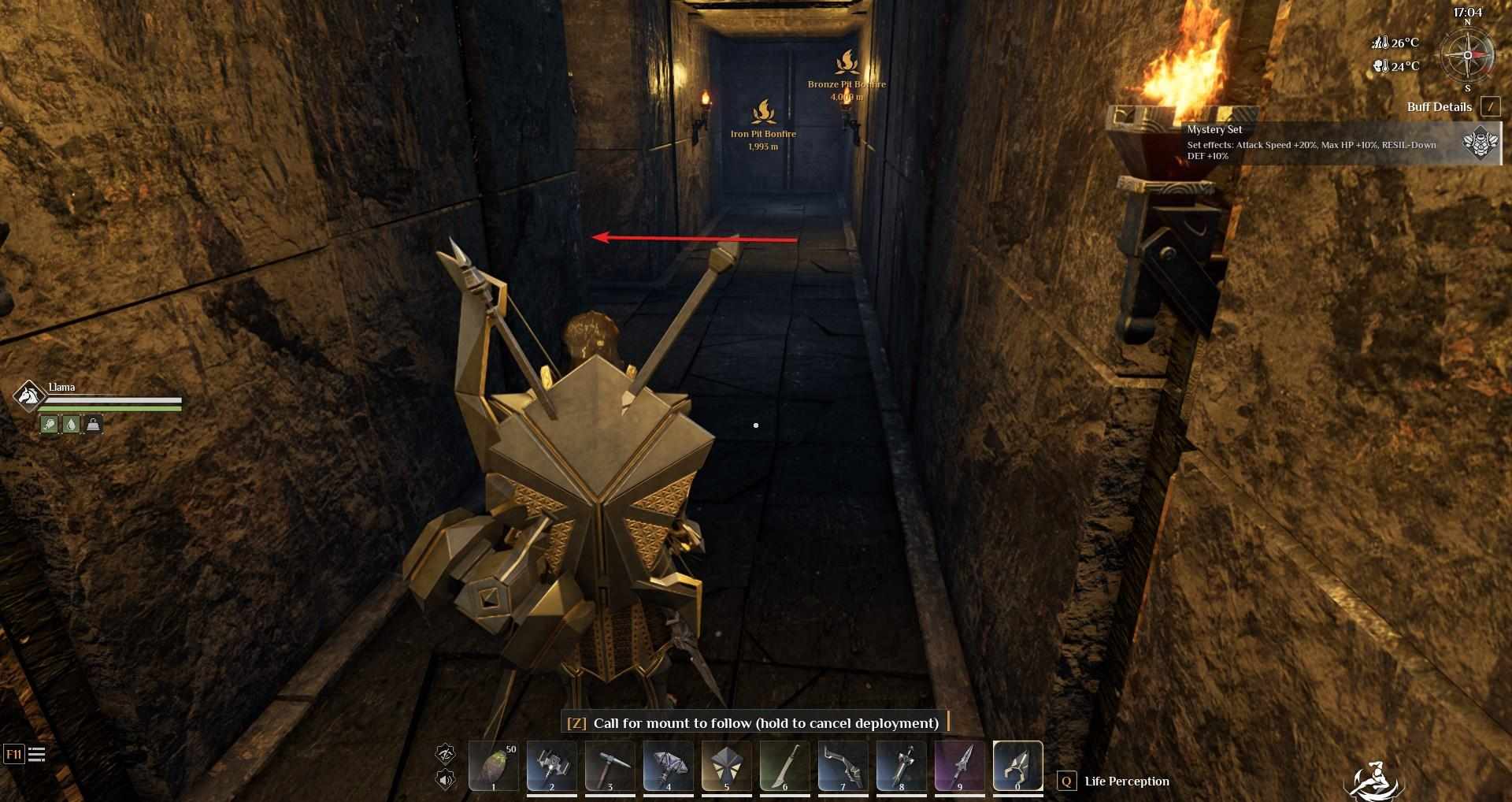Open the F11 menu list icon
1512x802 pixels.
pos(36,755)
